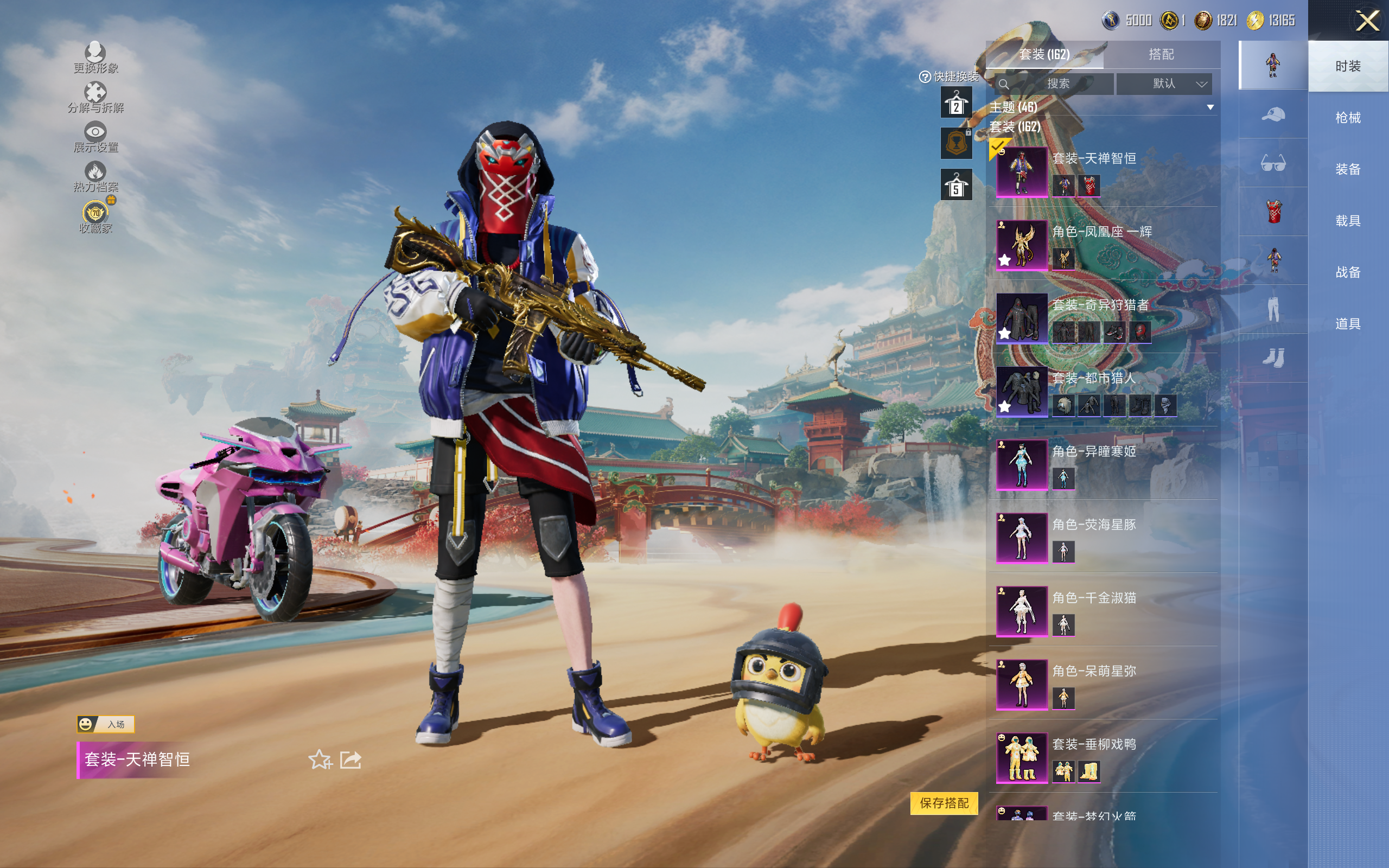The height and width of the screenshot is (868, 1389).
Task: Save outfit with 保存搭配 button
Action: pyautogui.click(x=944, y=802)
